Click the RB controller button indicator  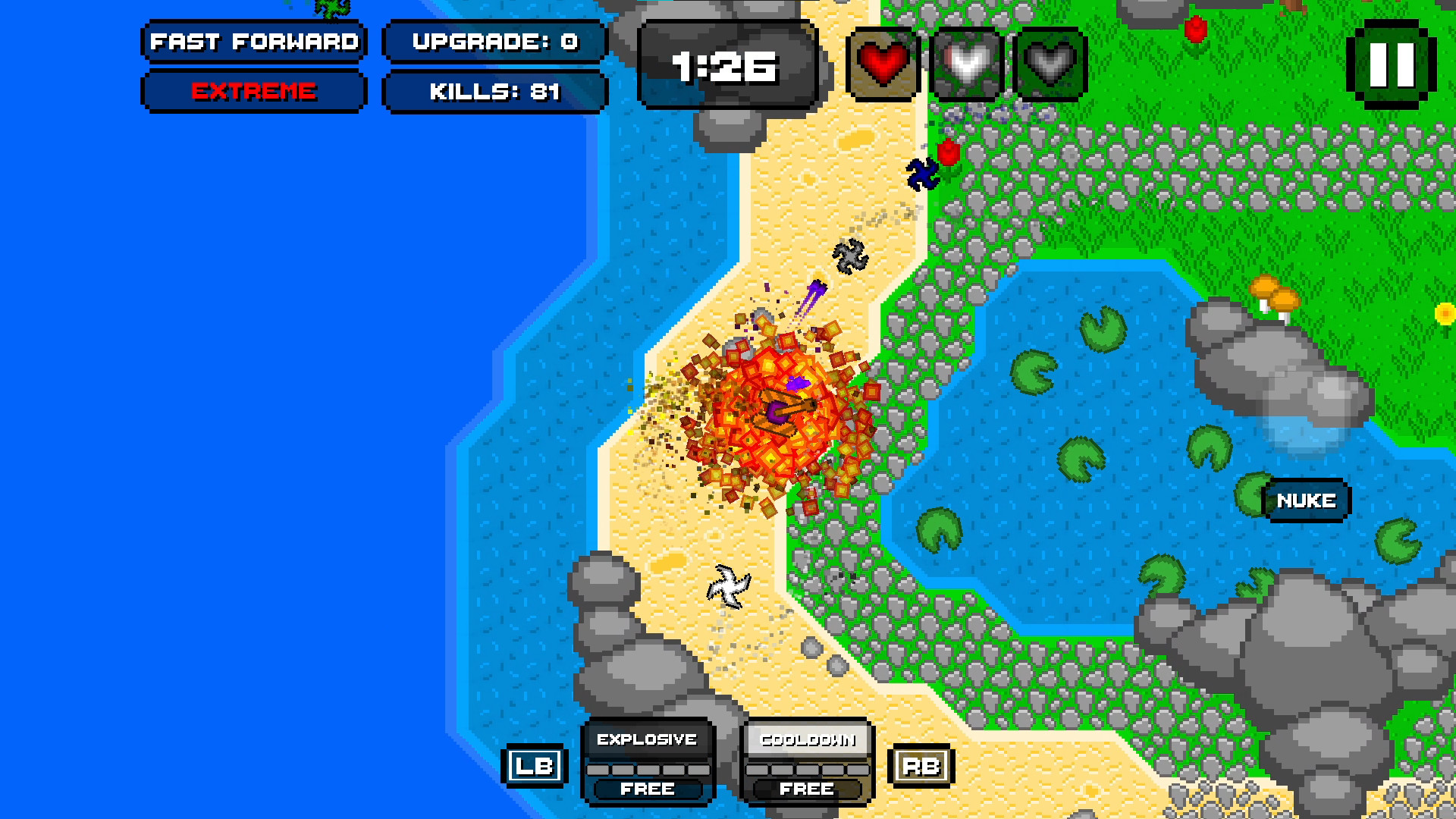point(921,766)
